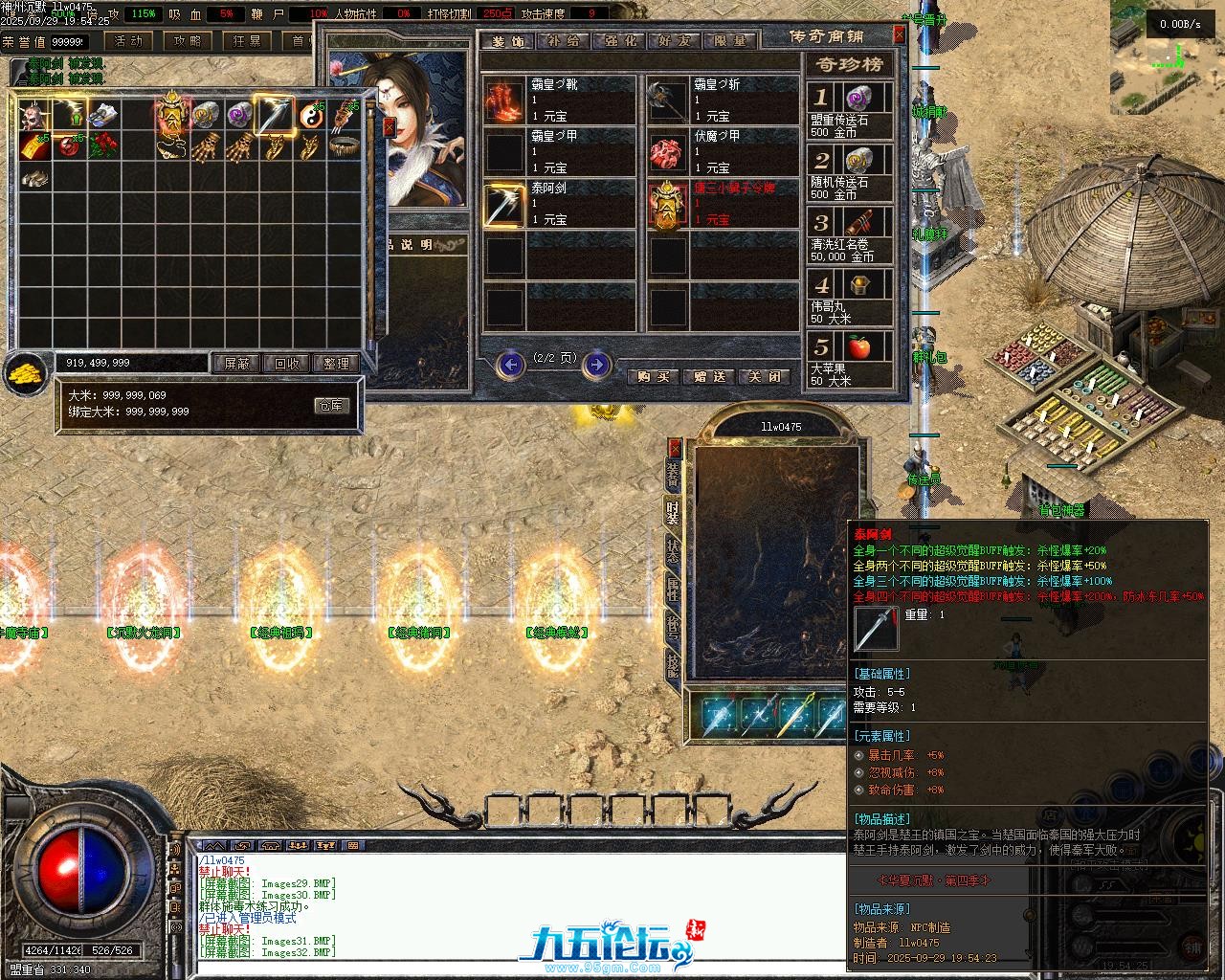Click the 购买 buy button

tap(654, 377)
